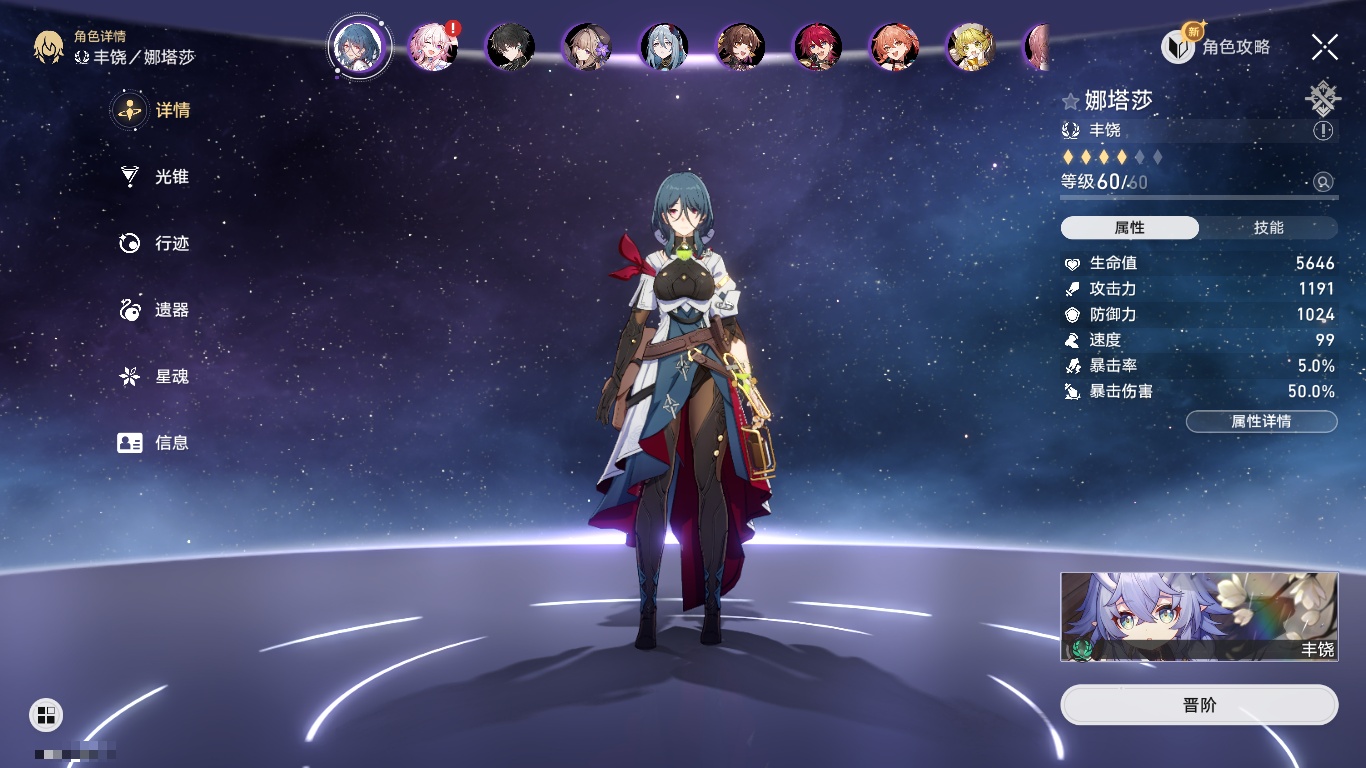The width and height of the screenshot is (1366, 768).
Task: Switch to the 技能 skills tab
Action: [1268, 228]
